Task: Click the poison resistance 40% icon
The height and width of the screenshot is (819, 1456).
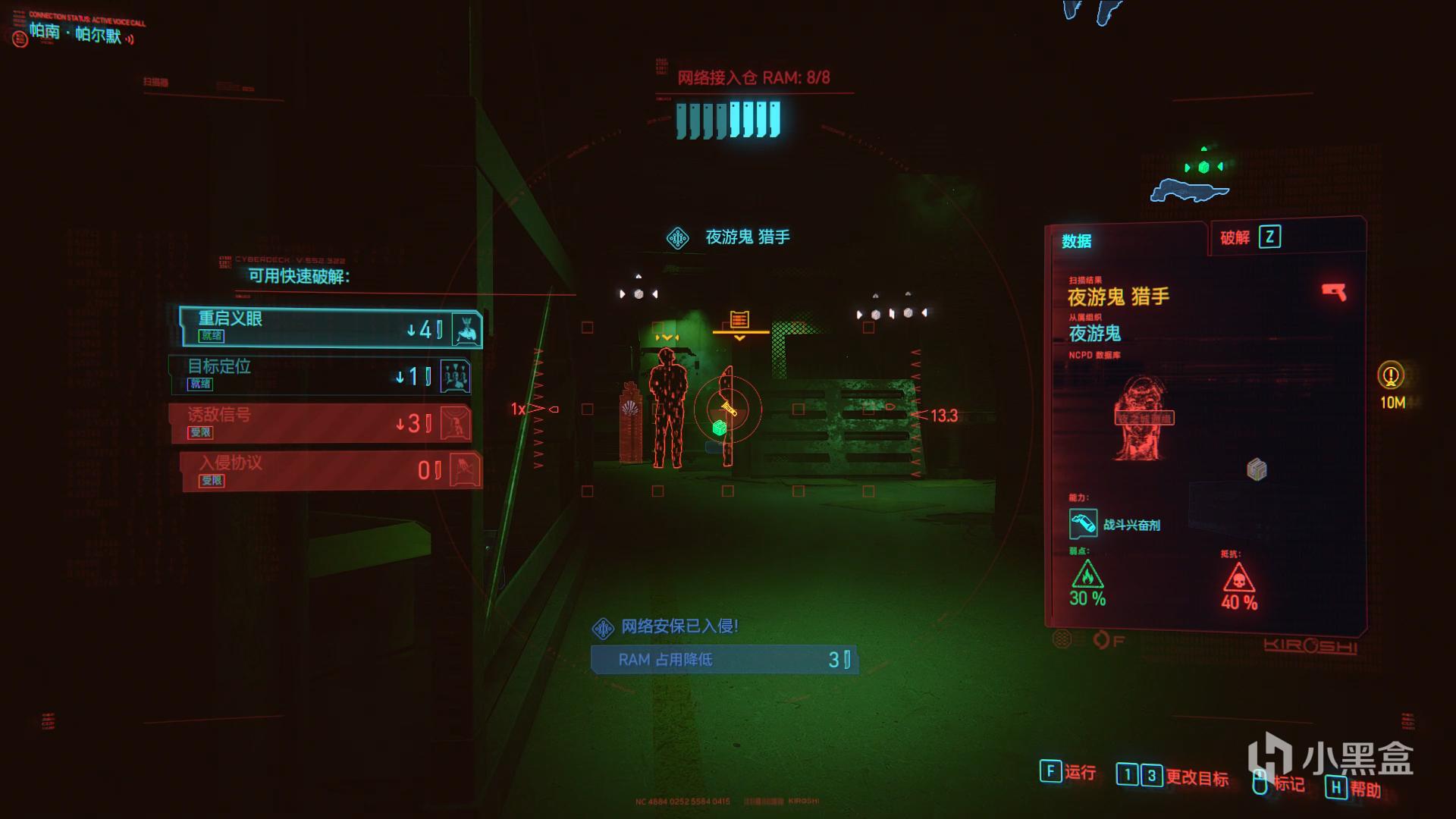Action: coord(1239,581)
